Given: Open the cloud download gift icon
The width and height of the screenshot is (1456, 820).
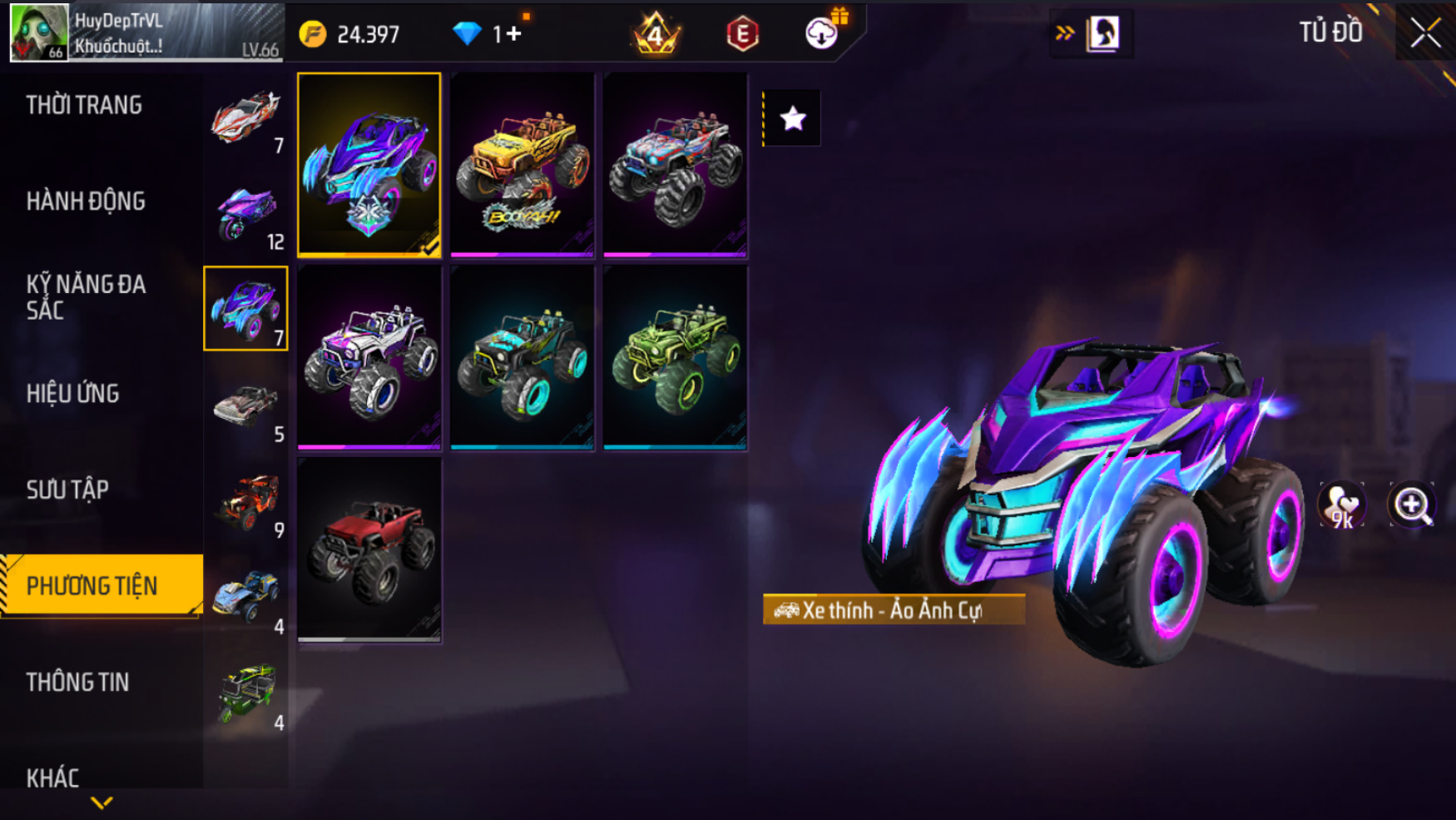Looking at the screenshot, I should pyautogui.click(x=822, y=33).
